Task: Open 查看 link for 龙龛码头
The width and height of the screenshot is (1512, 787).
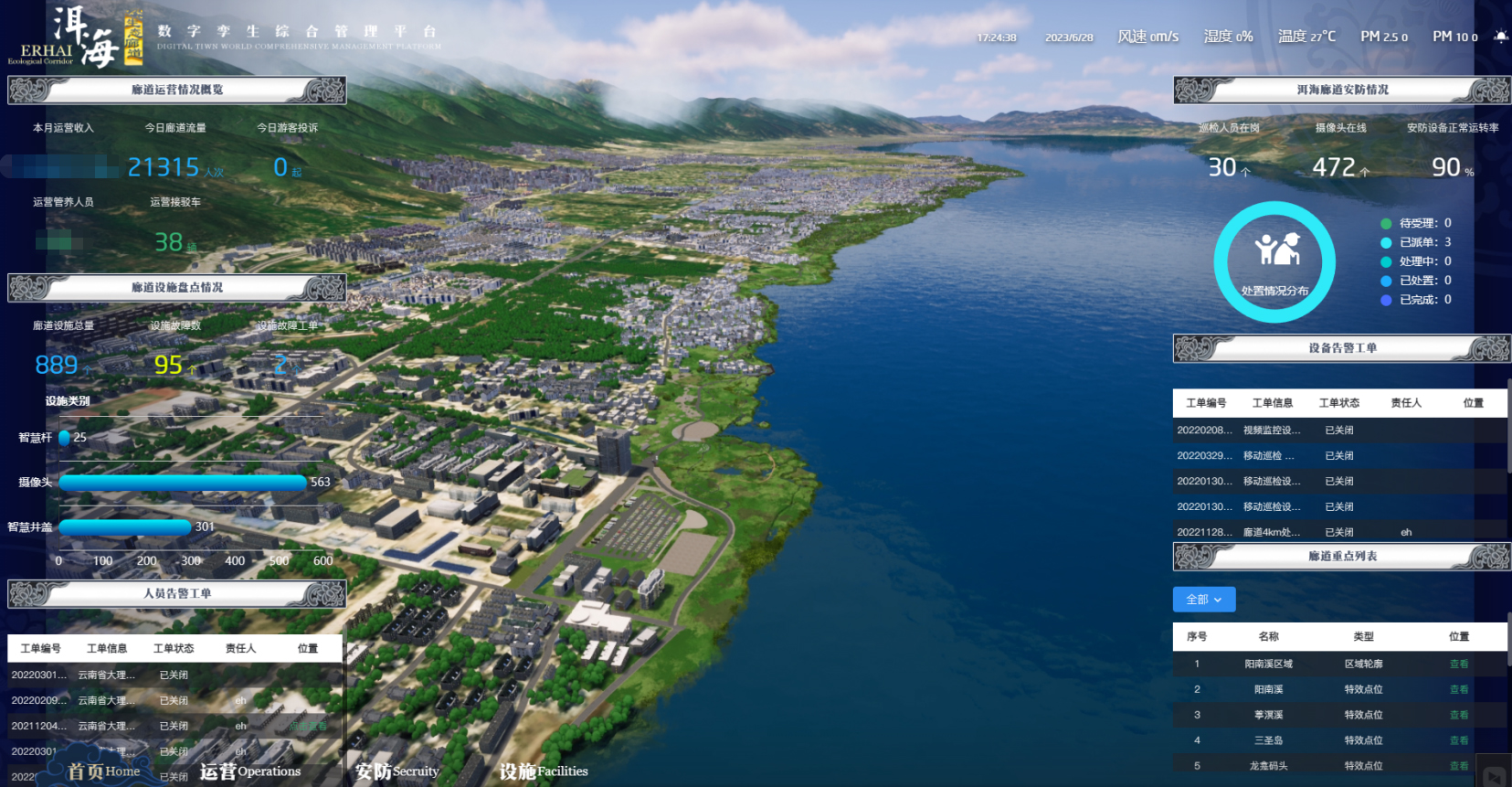Action: click(x=1458, y=766)
